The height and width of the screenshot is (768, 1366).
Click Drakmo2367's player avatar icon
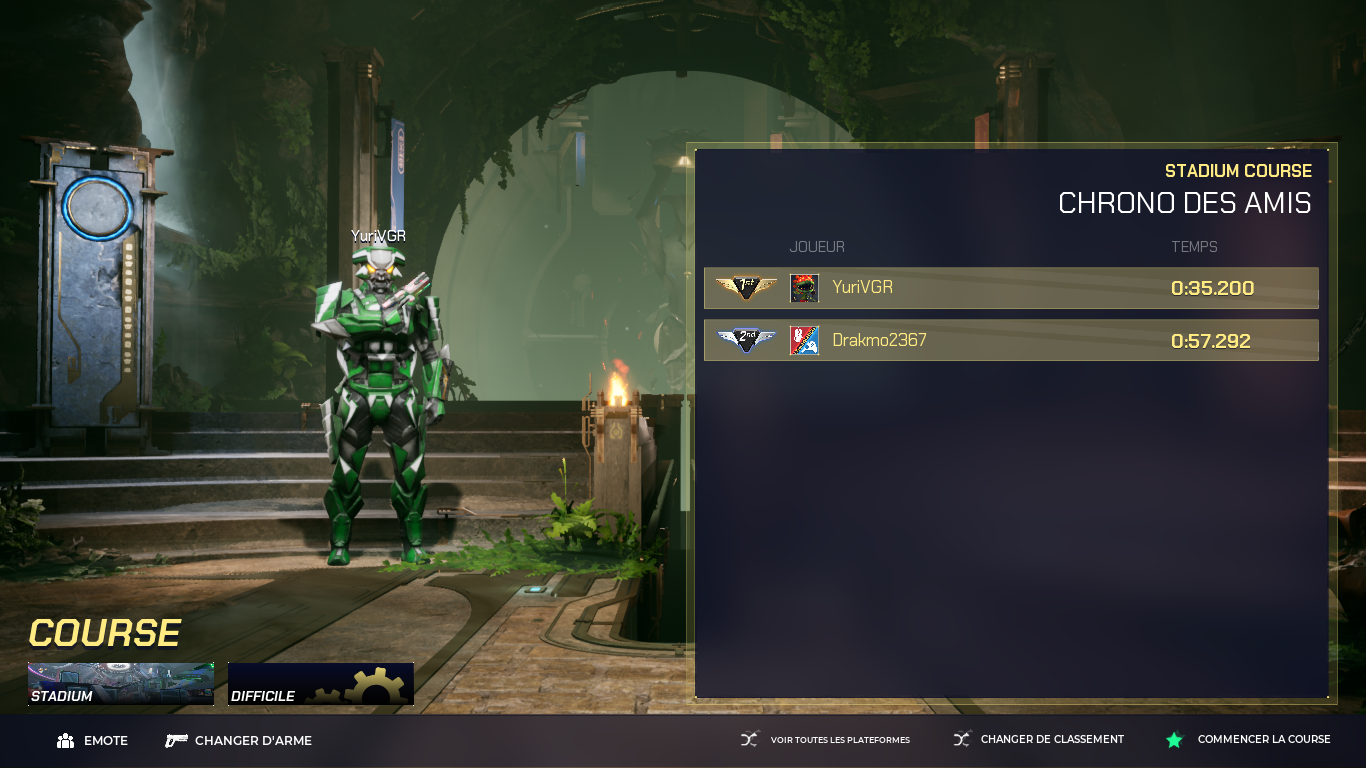tap(804, 340)
